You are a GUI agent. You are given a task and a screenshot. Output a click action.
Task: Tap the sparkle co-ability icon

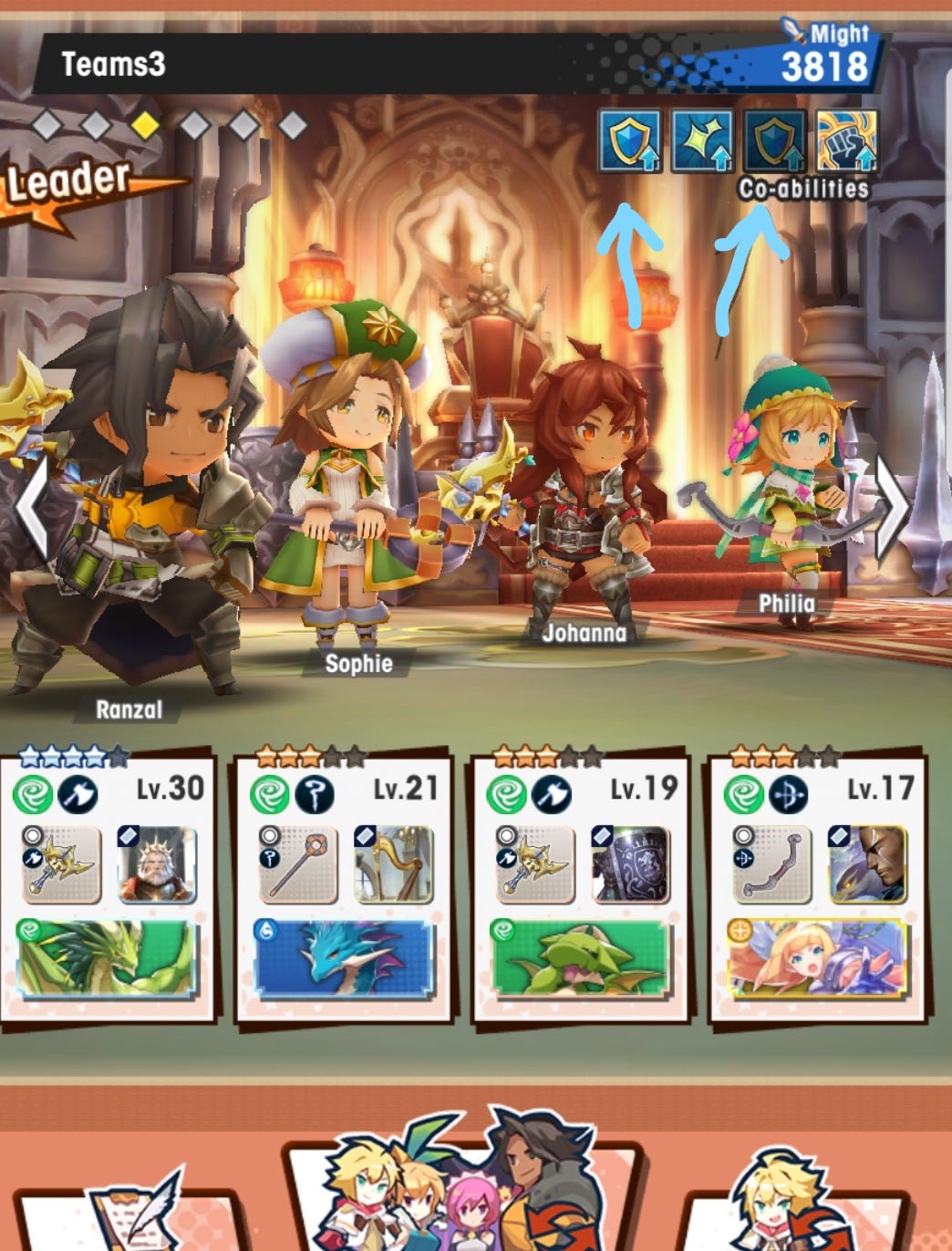pos(702,140)
